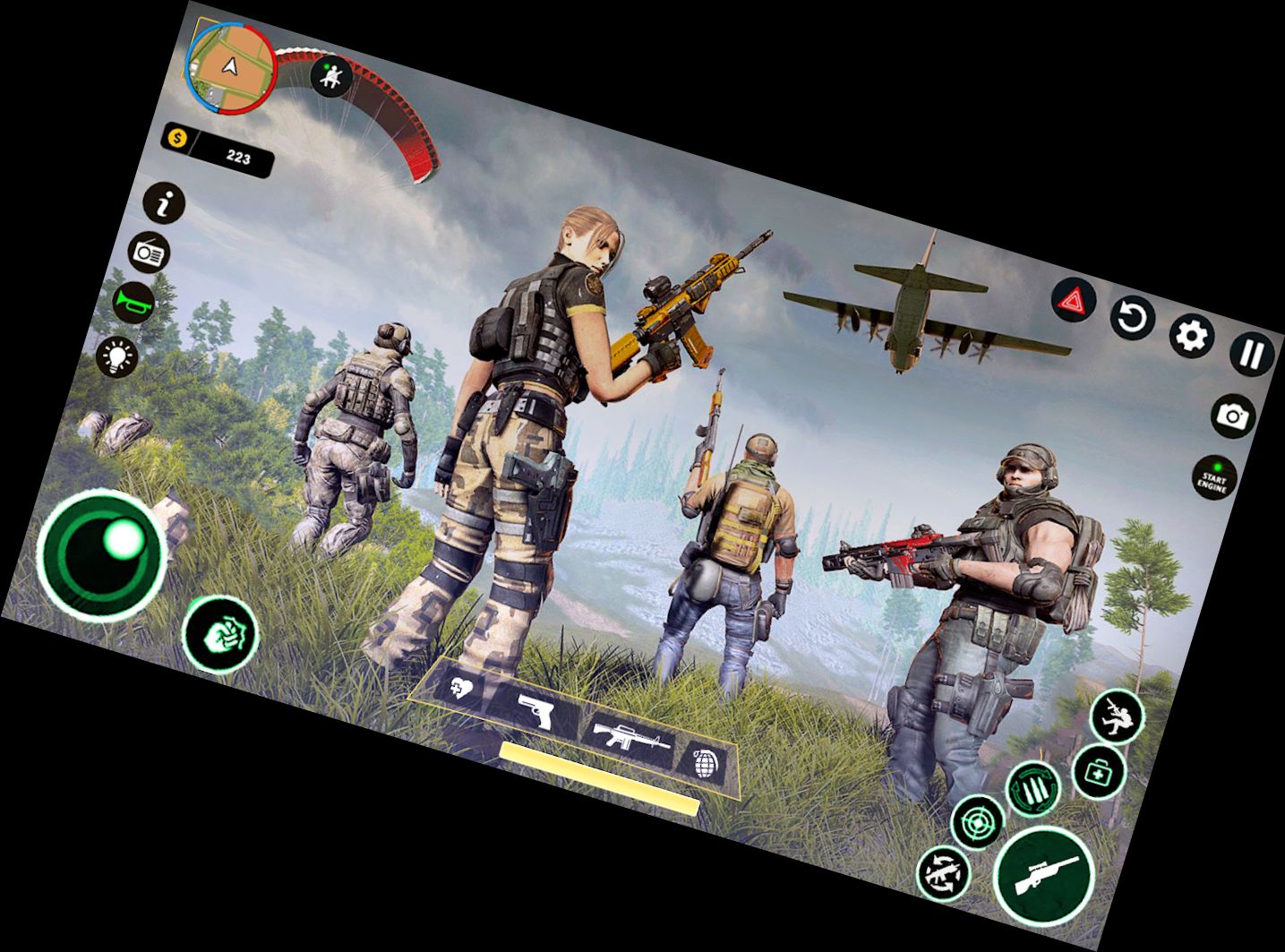
Task: Tap the restart/replay arrow icon
Action: click(1132, 318)
